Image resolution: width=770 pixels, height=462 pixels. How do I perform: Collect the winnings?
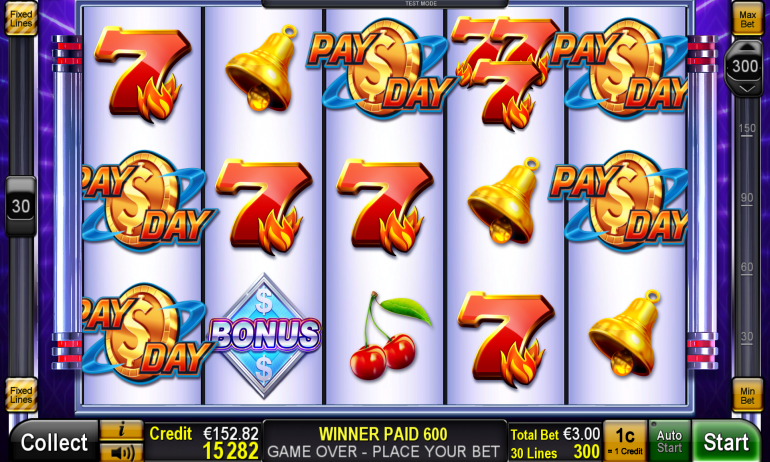point(54,442)
